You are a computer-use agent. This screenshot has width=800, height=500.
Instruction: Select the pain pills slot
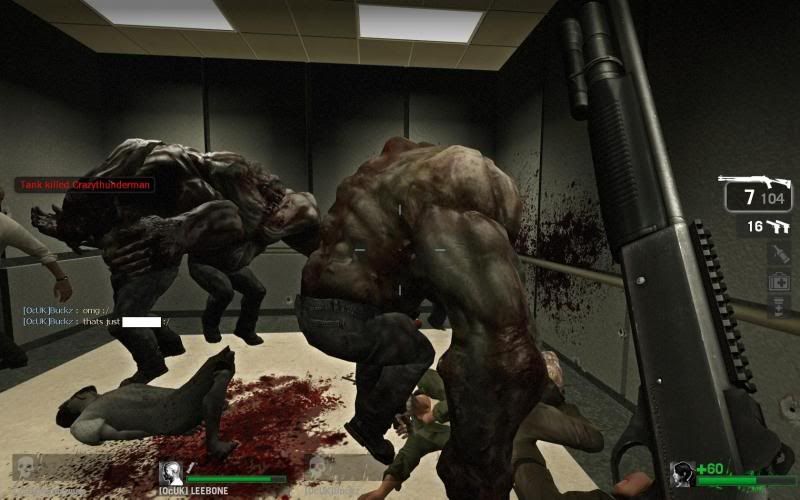[x=779, y=306]
